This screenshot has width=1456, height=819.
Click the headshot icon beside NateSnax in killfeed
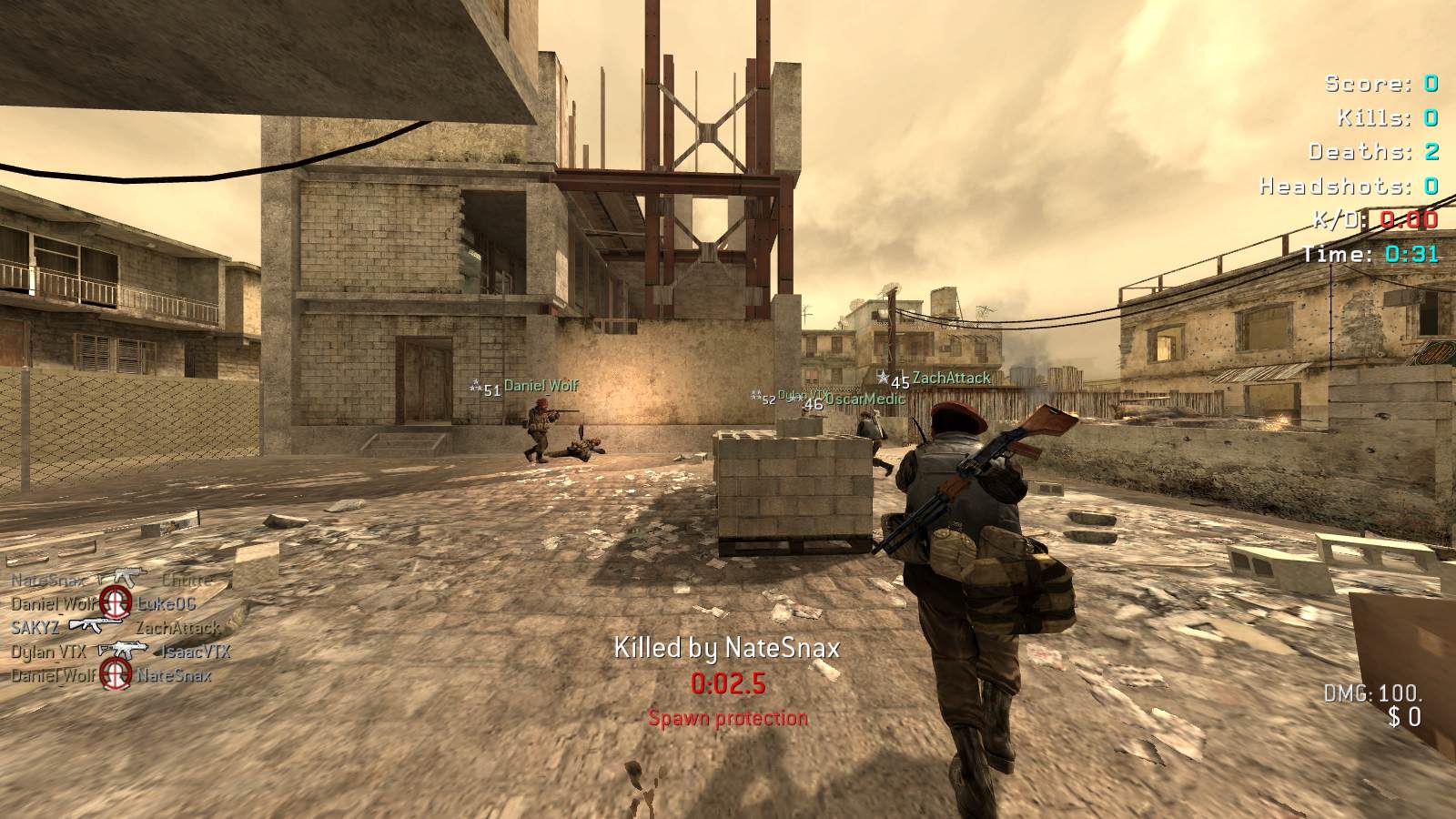point(116,674)
